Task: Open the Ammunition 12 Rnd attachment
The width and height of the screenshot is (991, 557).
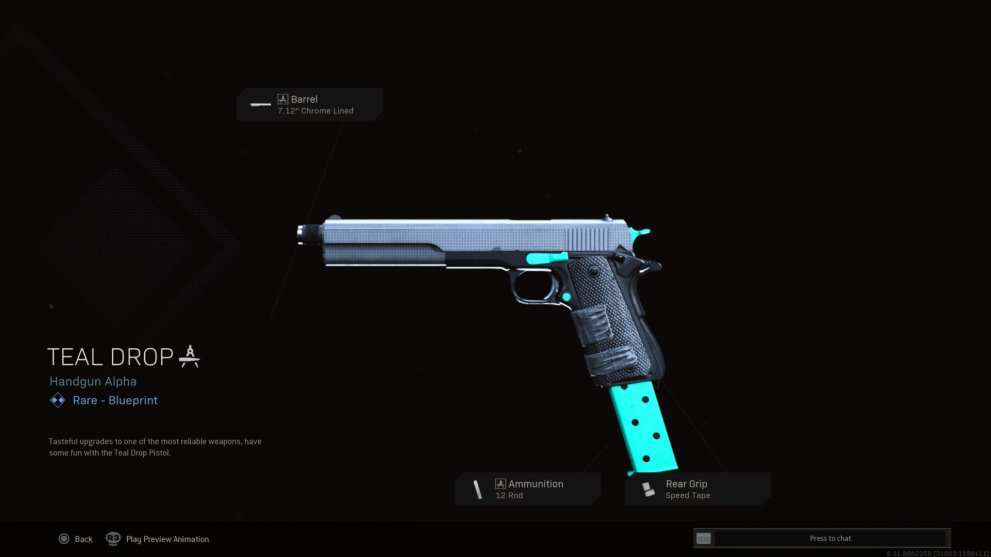Action: (528, 489)
